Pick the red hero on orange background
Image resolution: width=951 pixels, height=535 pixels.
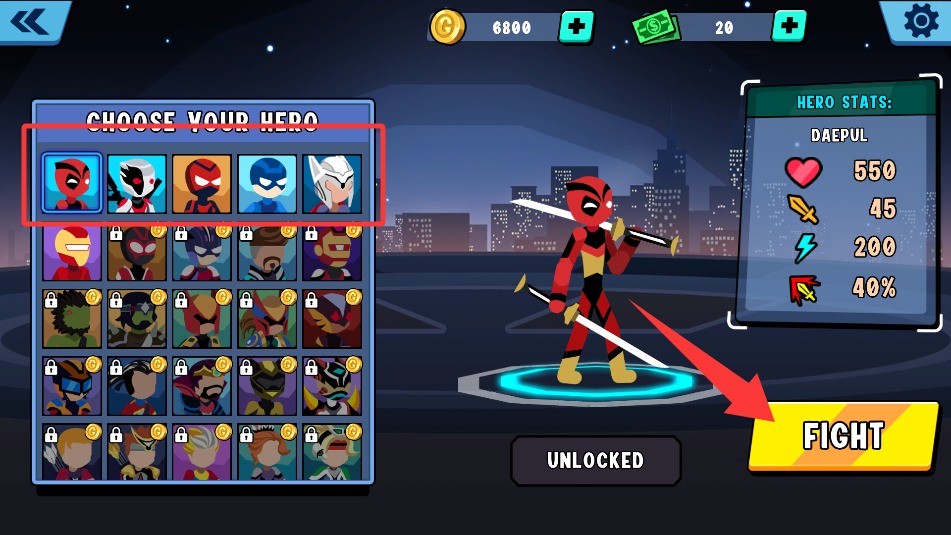tap(202, 184)
